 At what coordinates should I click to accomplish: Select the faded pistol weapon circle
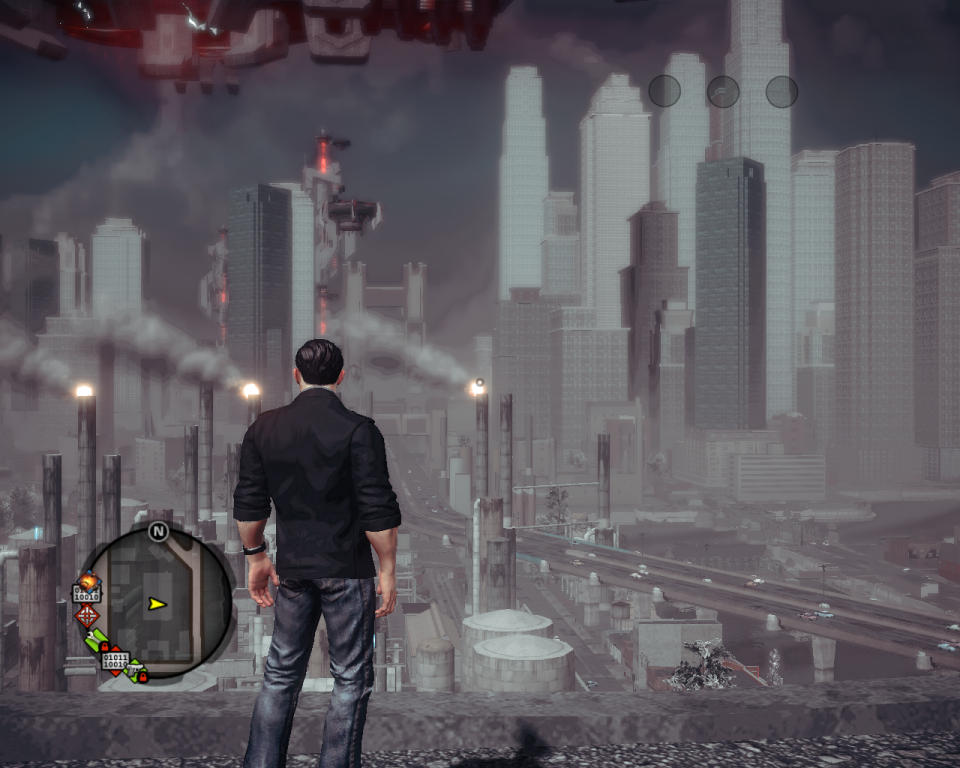pyautogui.click(x=723, y=92)
